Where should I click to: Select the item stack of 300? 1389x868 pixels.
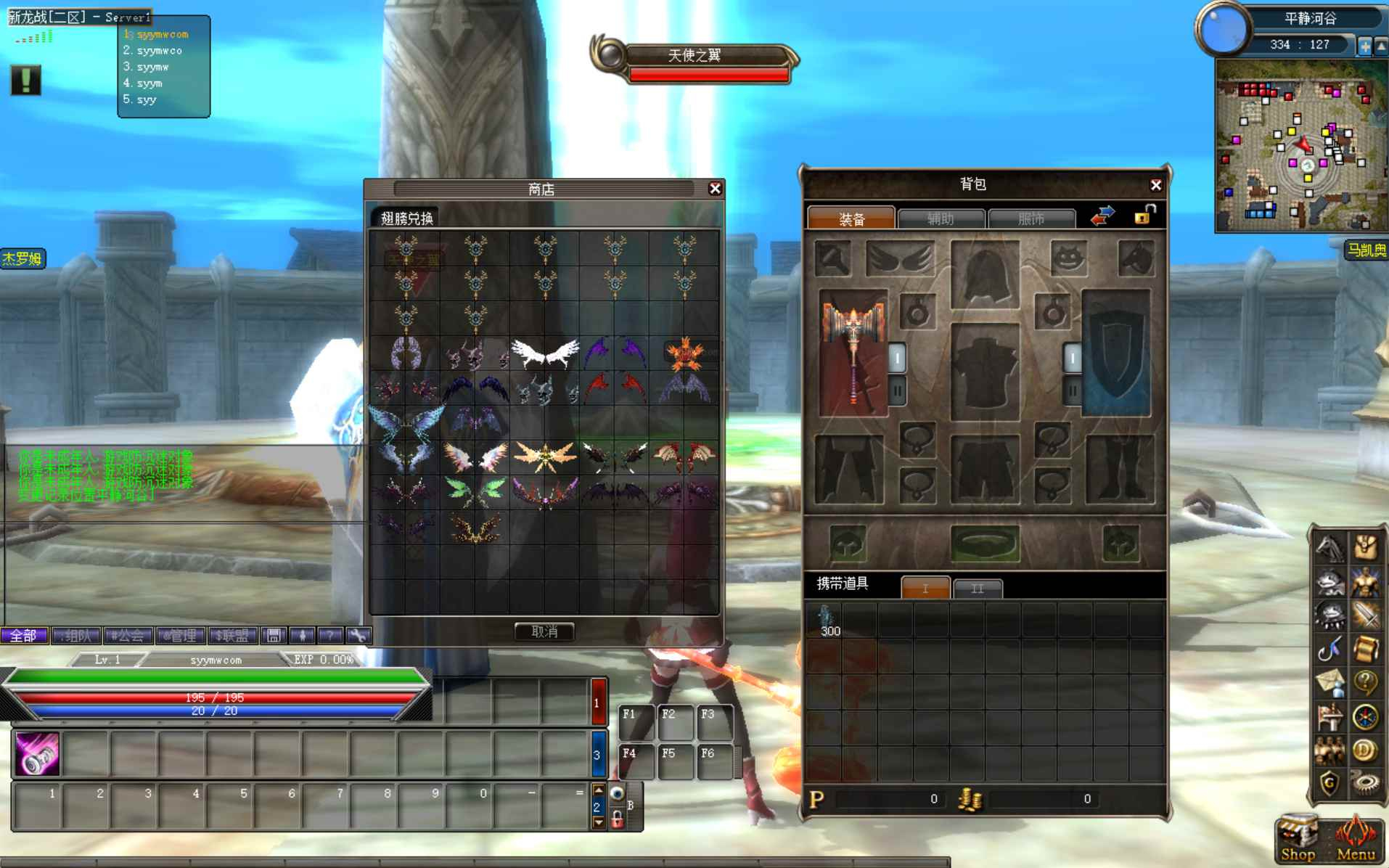(x=827, y=621)
